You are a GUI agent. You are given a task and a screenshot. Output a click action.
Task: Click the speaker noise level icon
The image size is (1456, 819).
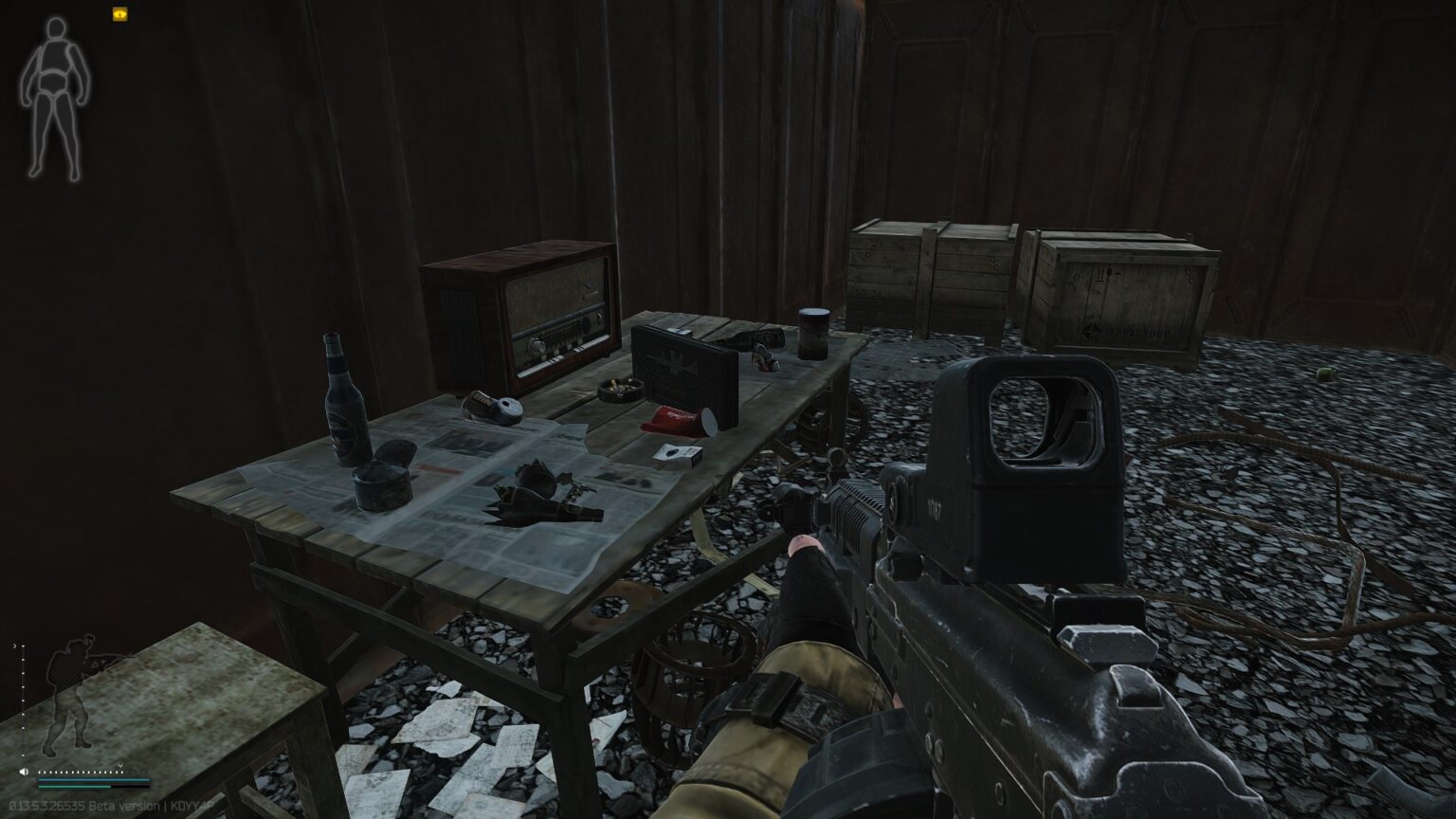(26, 772)
